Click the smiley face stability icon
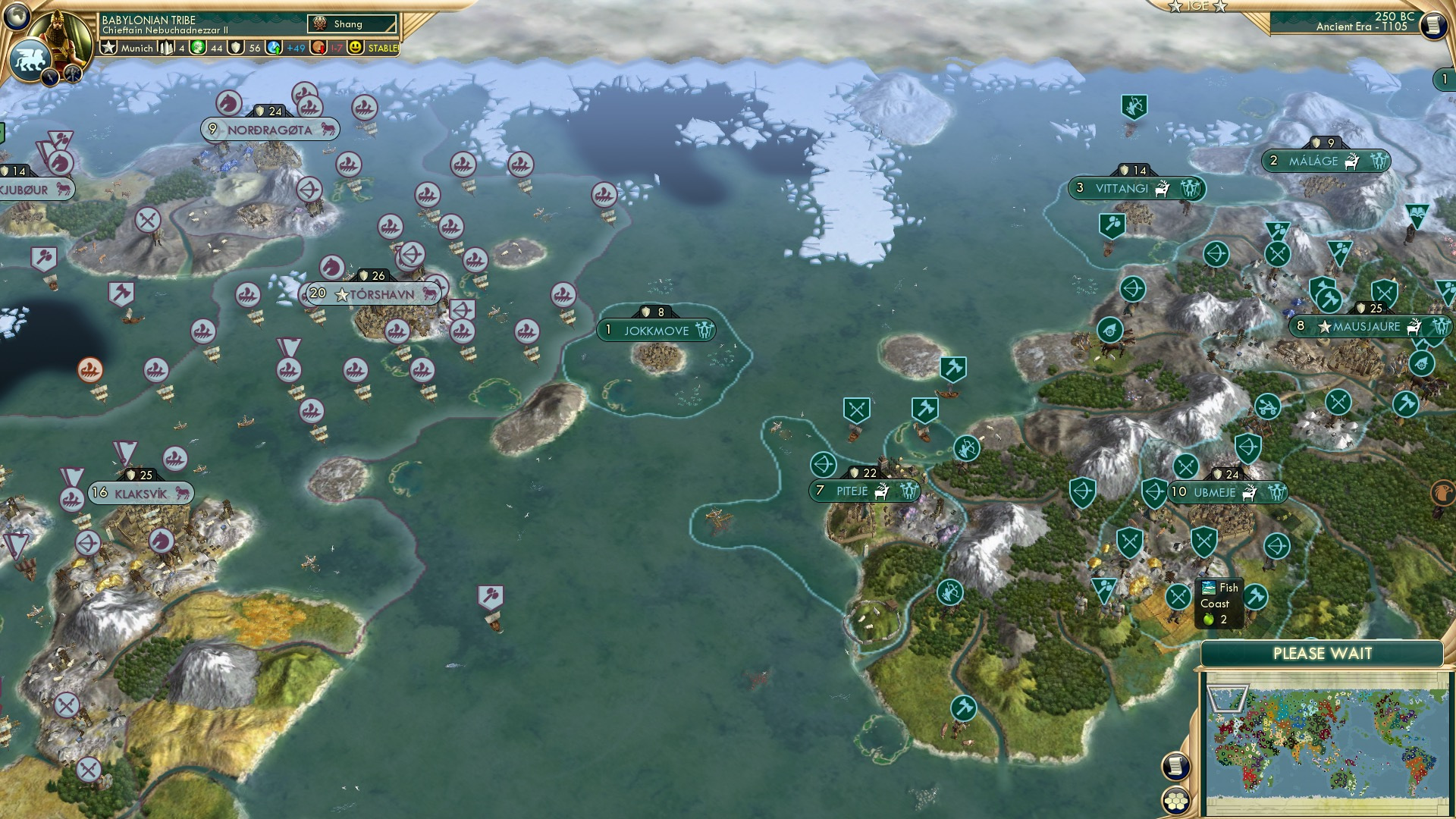 [356, 48]
